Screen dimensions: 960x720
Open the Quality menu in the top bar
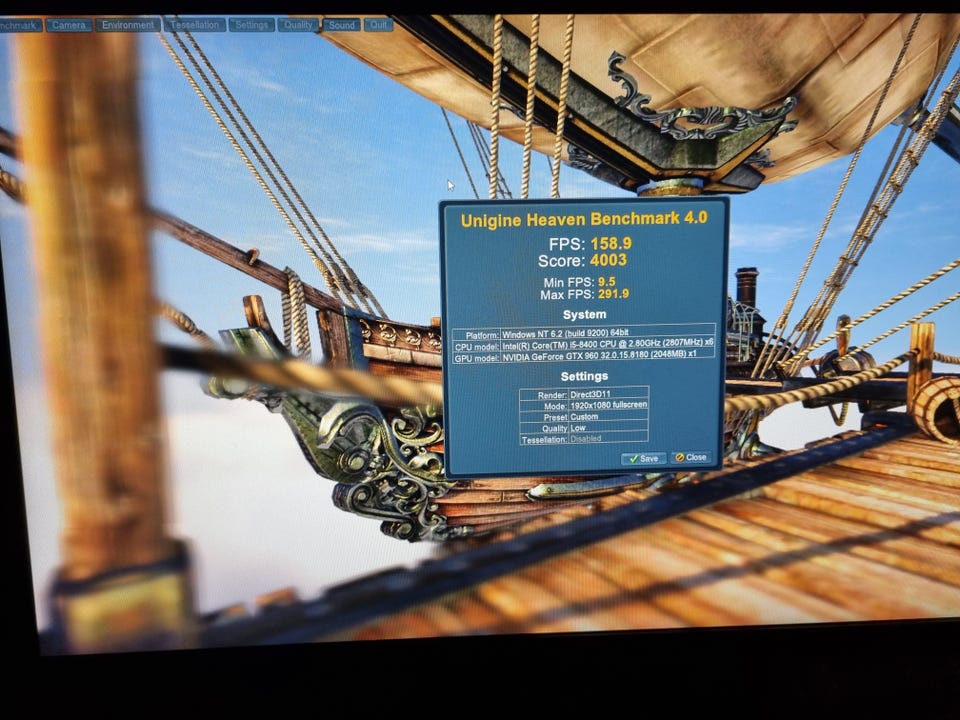pyautogui.click(x=297, y=25)
